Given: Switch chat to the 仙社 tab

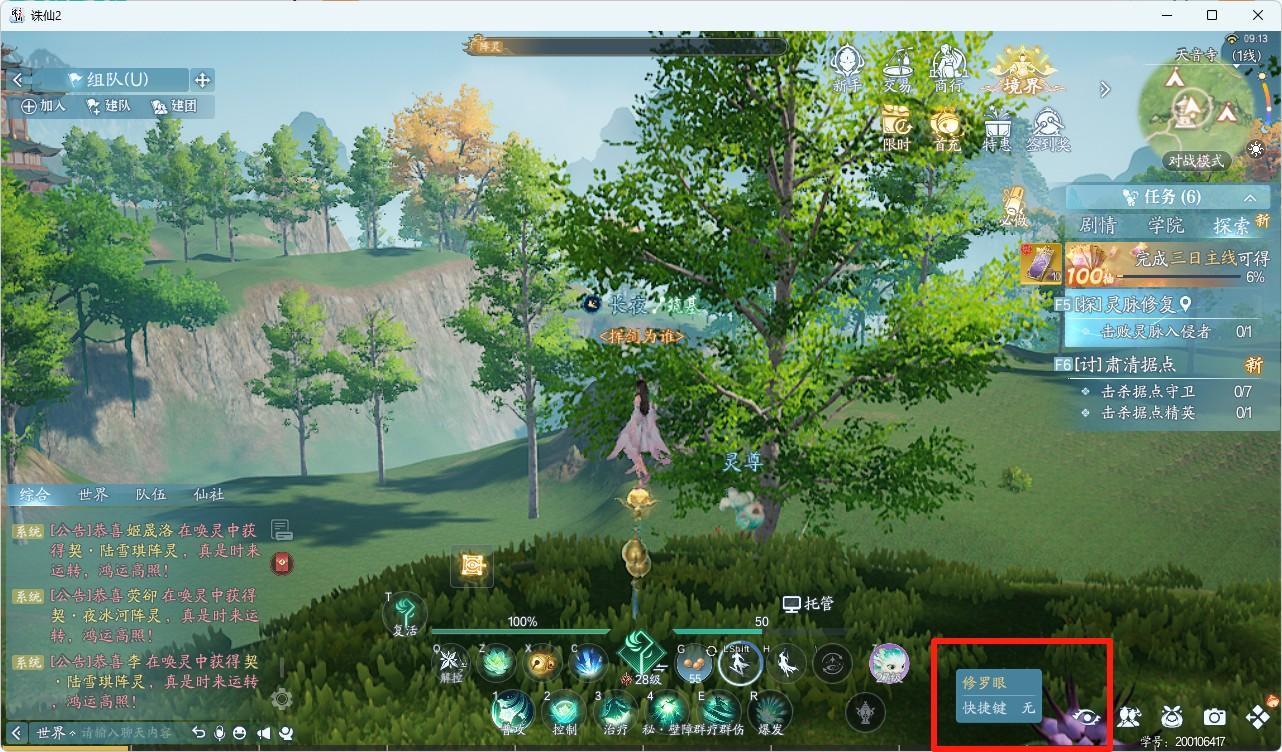Looking at the screenshot, I should coord(209,494).
